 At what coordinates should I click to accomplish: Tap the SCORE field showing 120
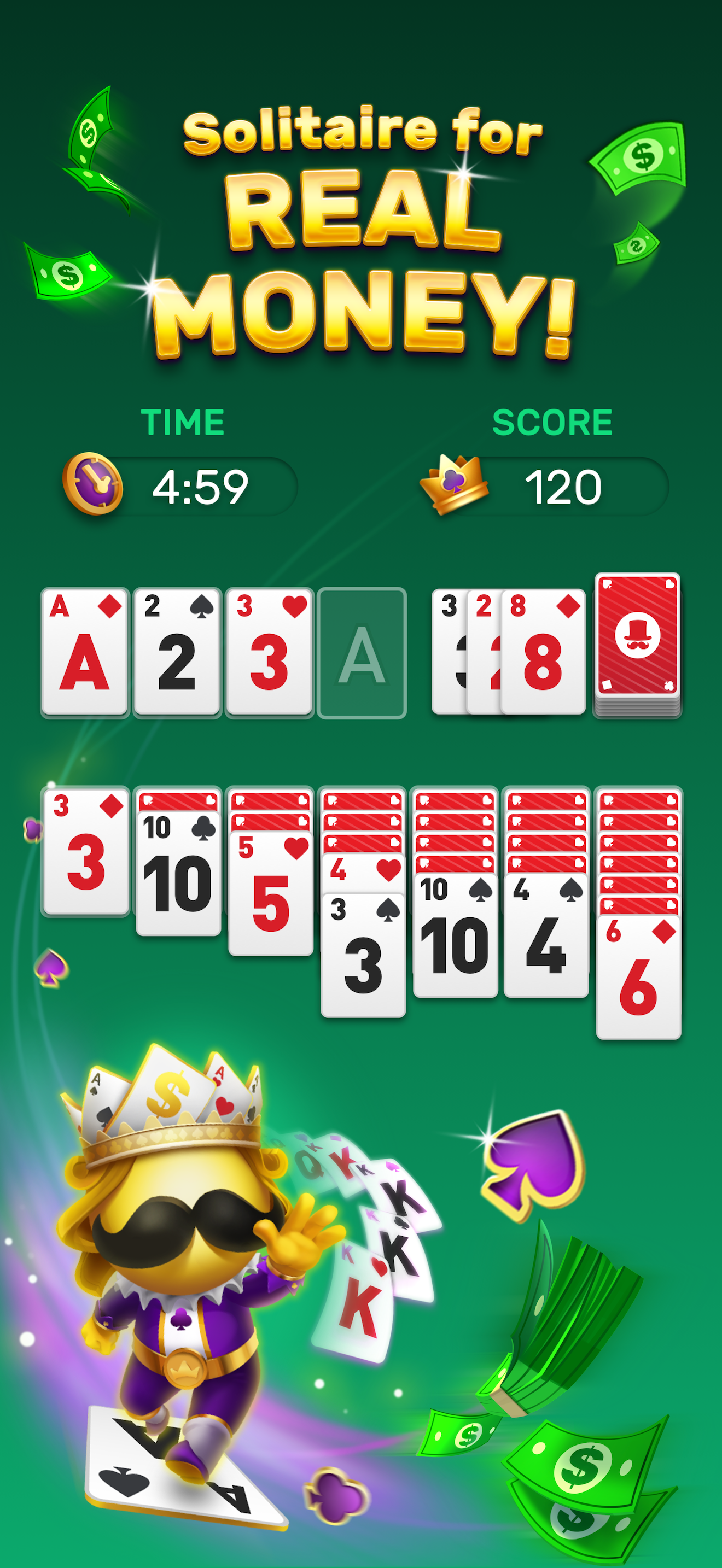565,484
